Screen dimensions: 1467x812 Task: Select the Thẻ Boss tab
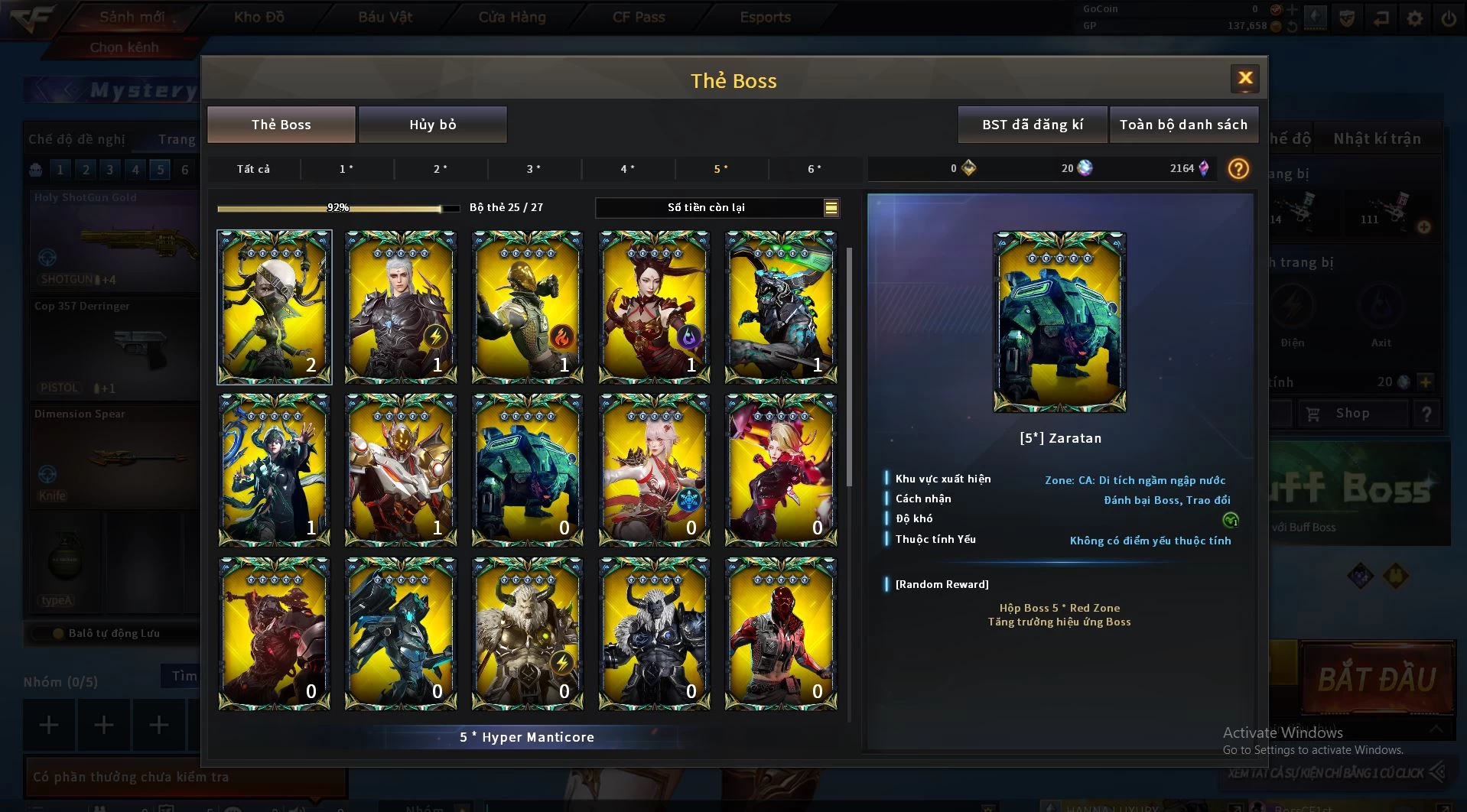coord(281,125)
